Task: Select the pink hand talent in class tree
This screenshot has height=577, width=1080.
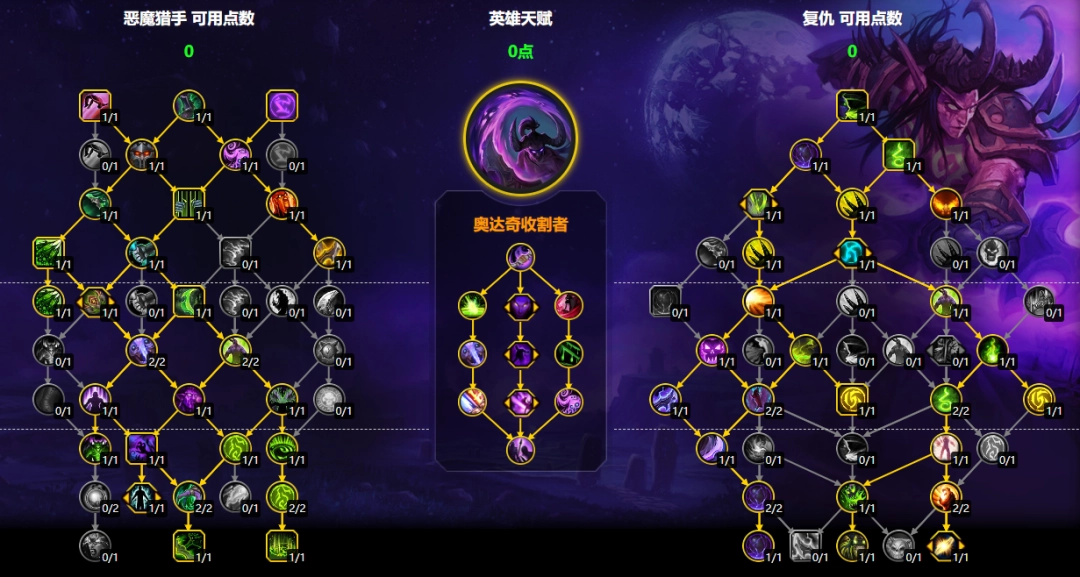Action: (95, 104)
